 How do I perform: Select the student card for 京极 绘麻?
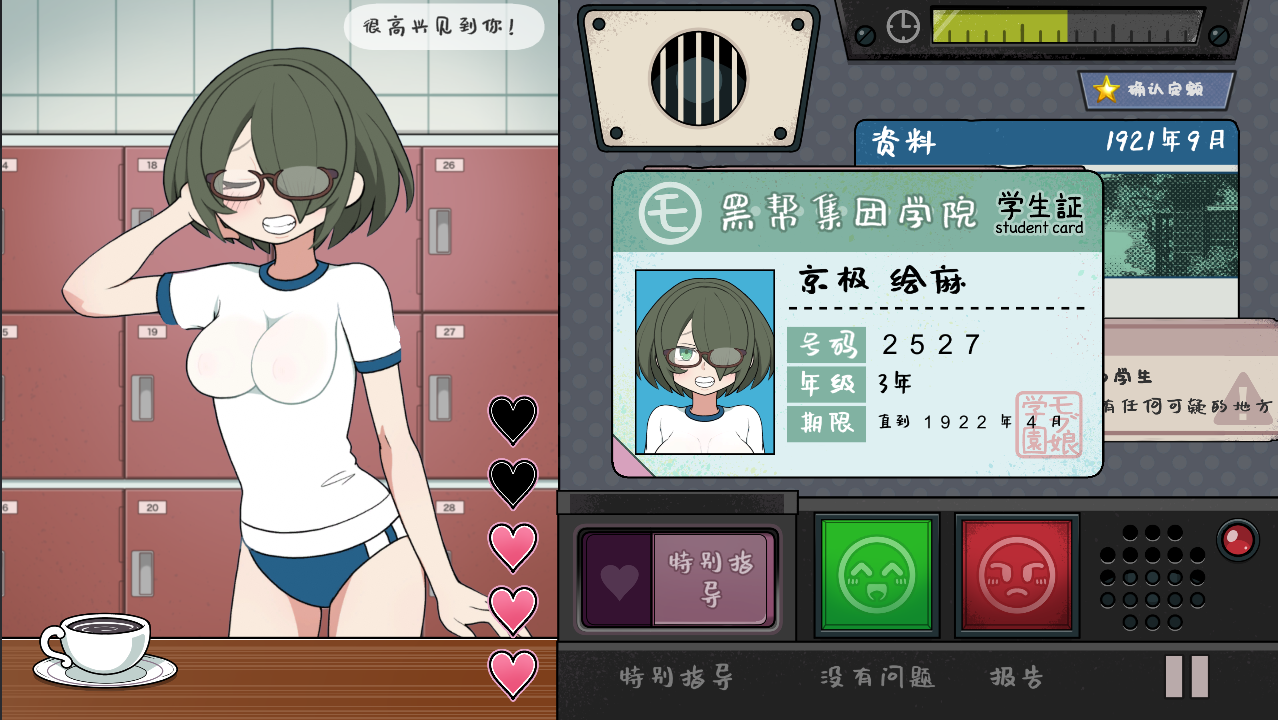(x=856, y=323)
